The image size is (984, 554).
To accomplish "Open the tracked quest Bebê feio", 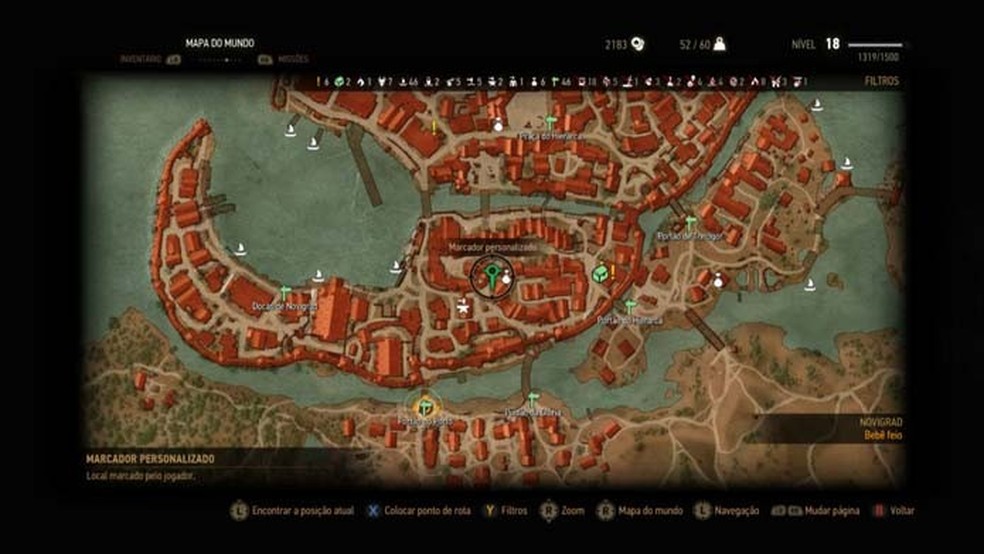I will click(x=881, y=436).
